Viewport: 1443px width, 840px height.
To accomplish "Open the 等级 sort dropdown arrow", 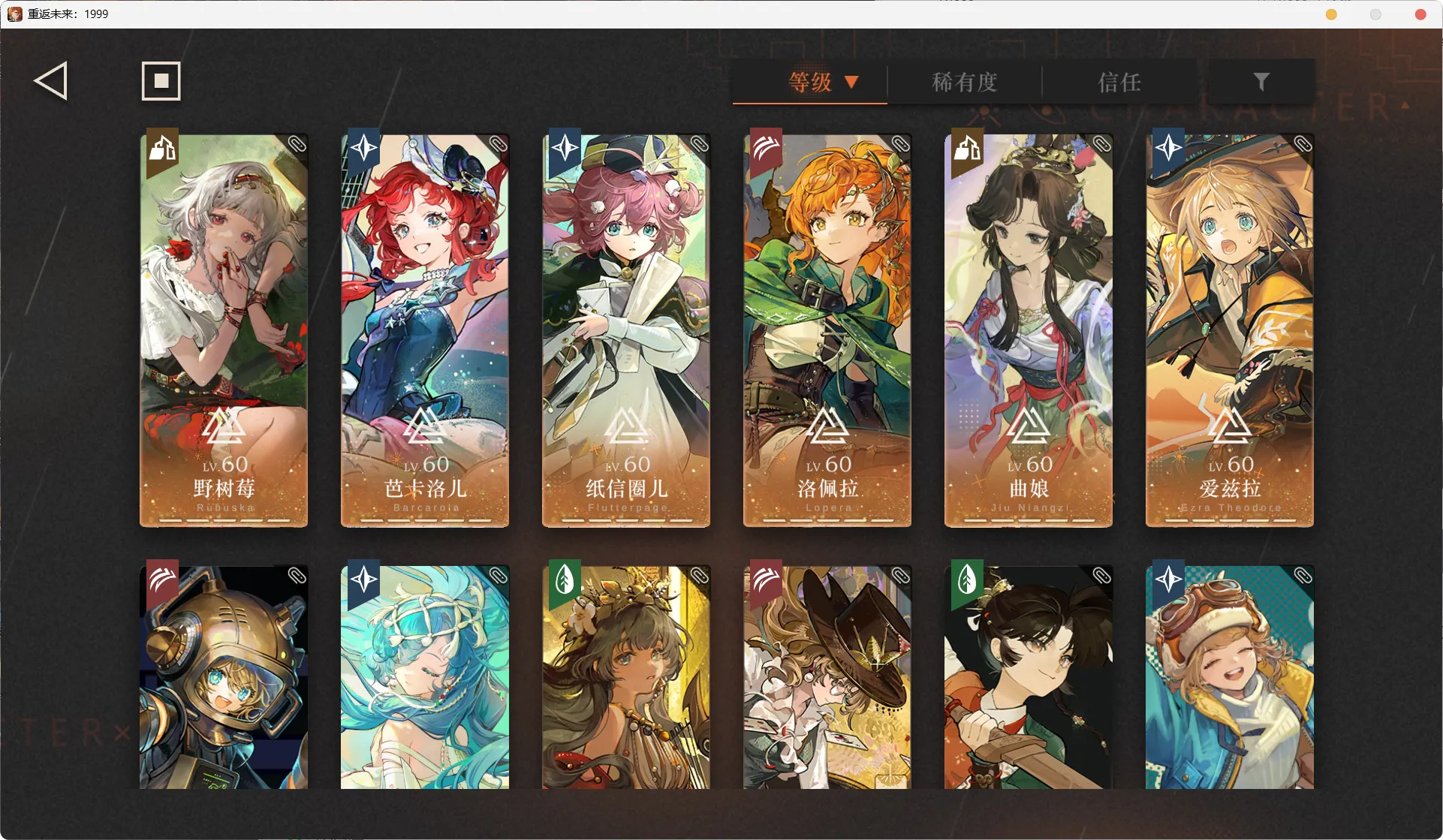I will (x=852, y=83).
